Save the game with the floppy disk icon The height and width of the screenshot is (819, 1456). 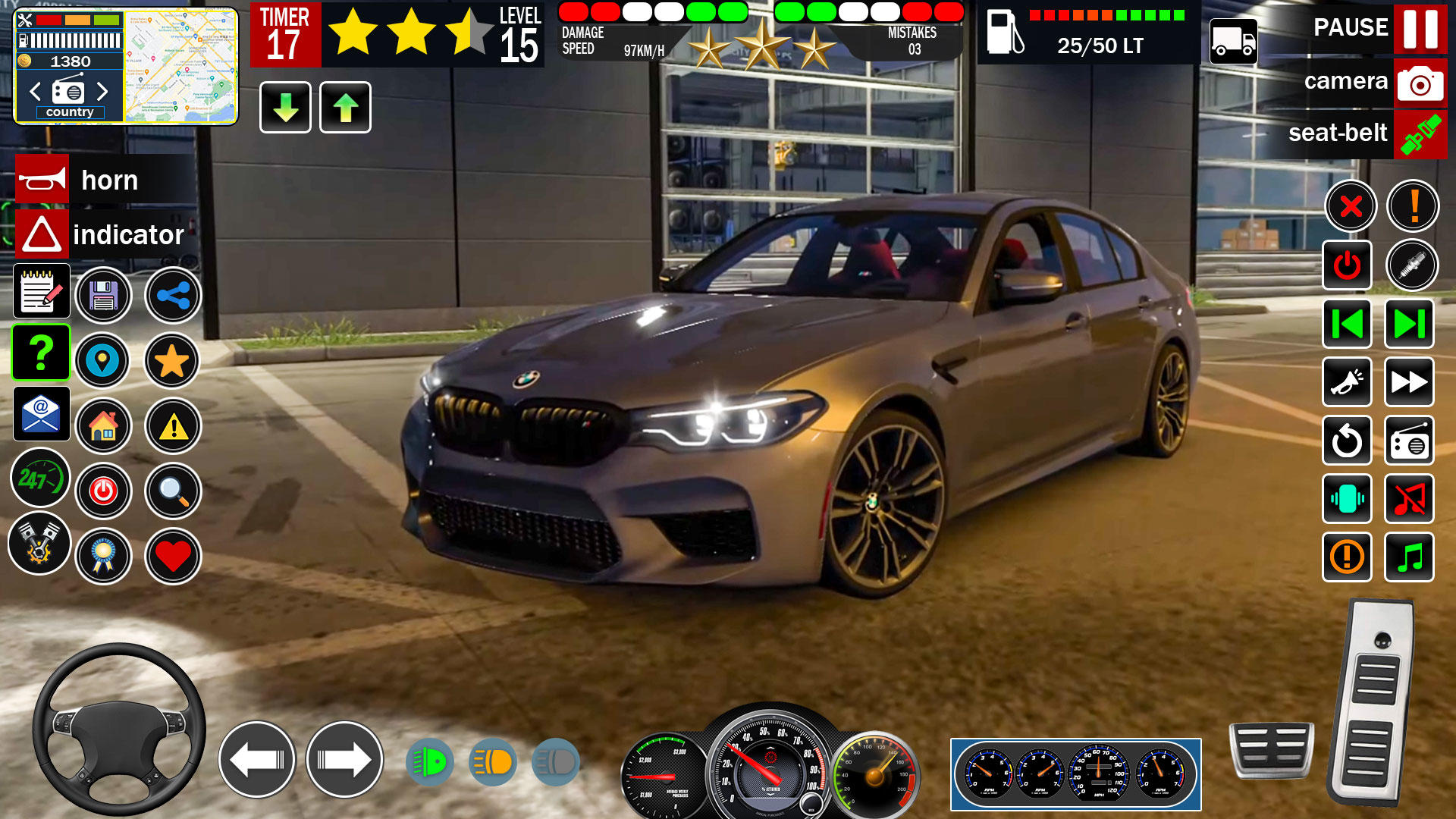pos(104,295)
